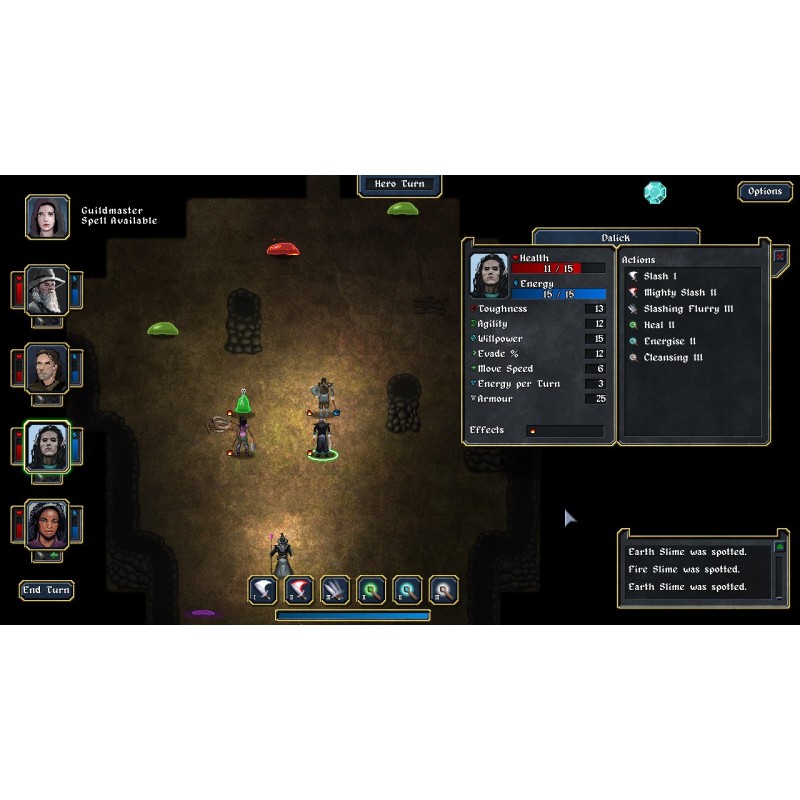Screen dimensions: 800x800
Task: Cast Heal from the green staff icon
Action: (x=371, y=590)
